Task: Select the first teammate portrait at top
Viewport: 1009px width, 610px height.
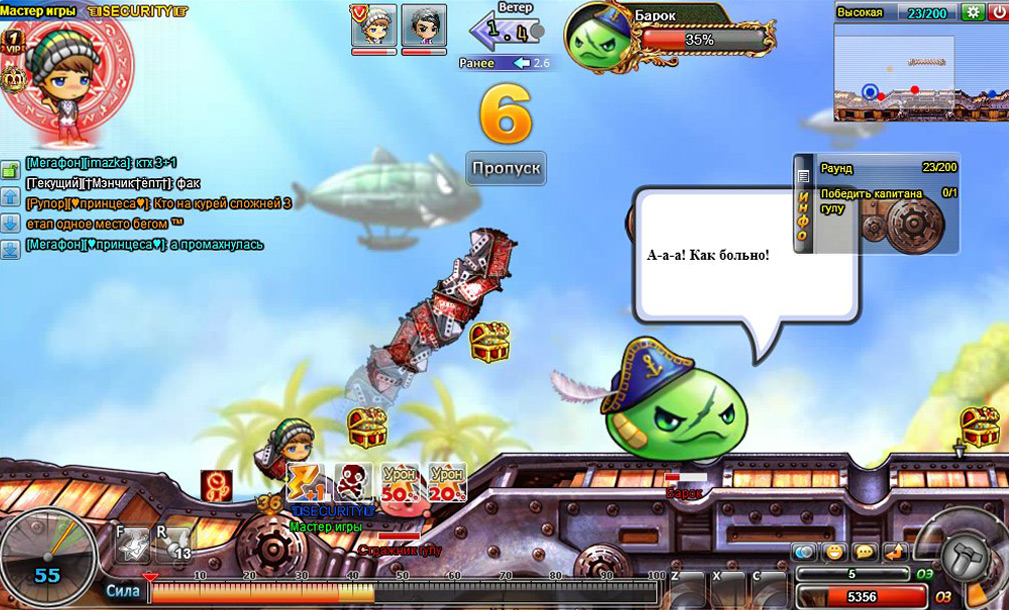Action: tap(373, 25)
